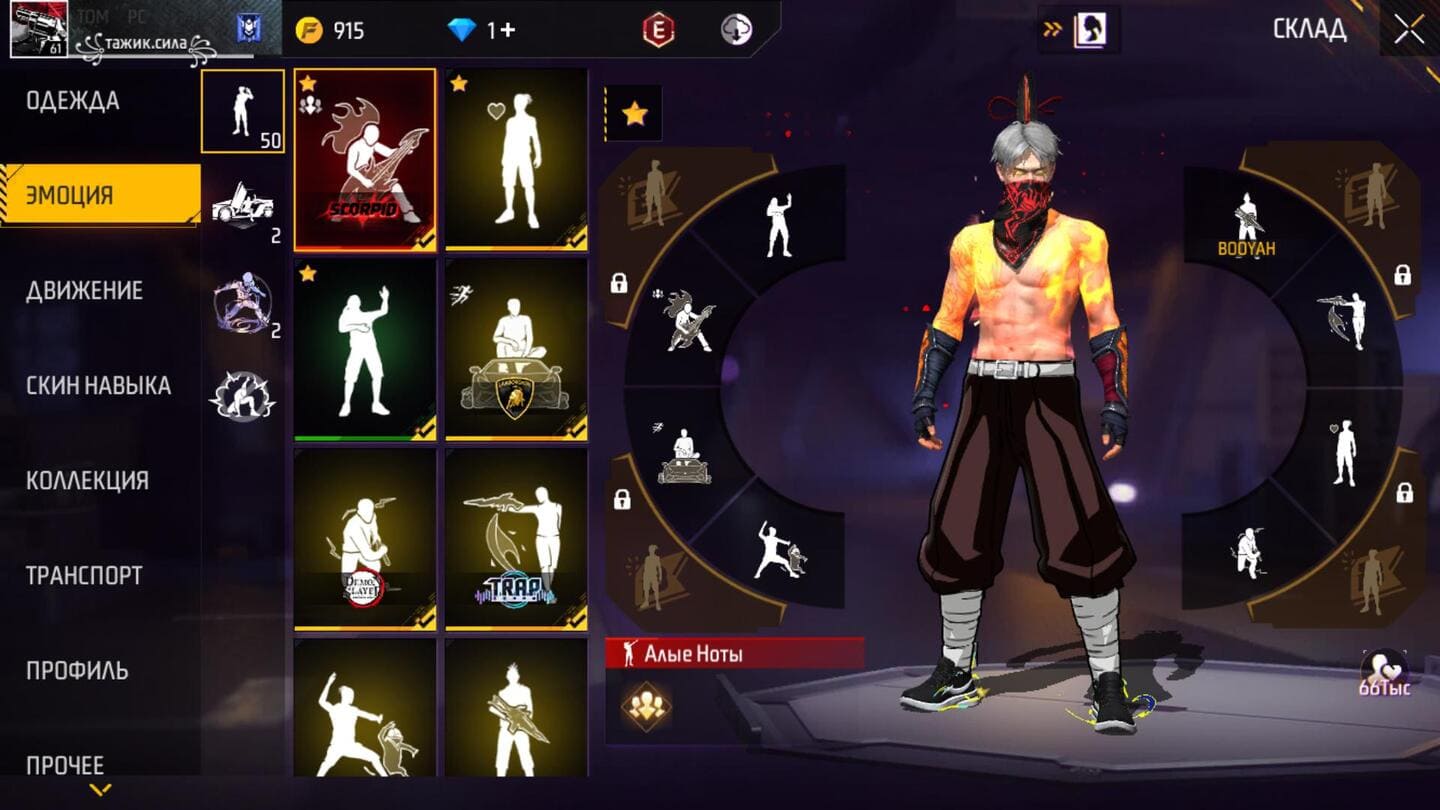Open the character swap icon near Склад
The image size is (1440, 810).
click(1088, 30)
